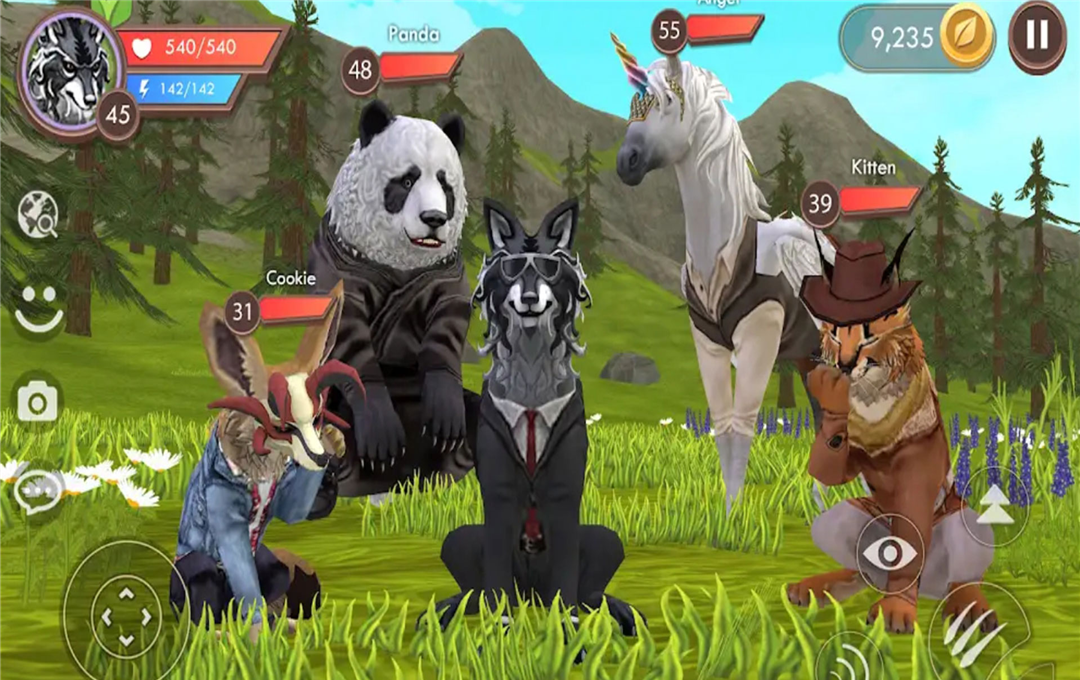Open the world map globe icon
This screenshot has width=1080, height=680.
click(x=38, y=213)
